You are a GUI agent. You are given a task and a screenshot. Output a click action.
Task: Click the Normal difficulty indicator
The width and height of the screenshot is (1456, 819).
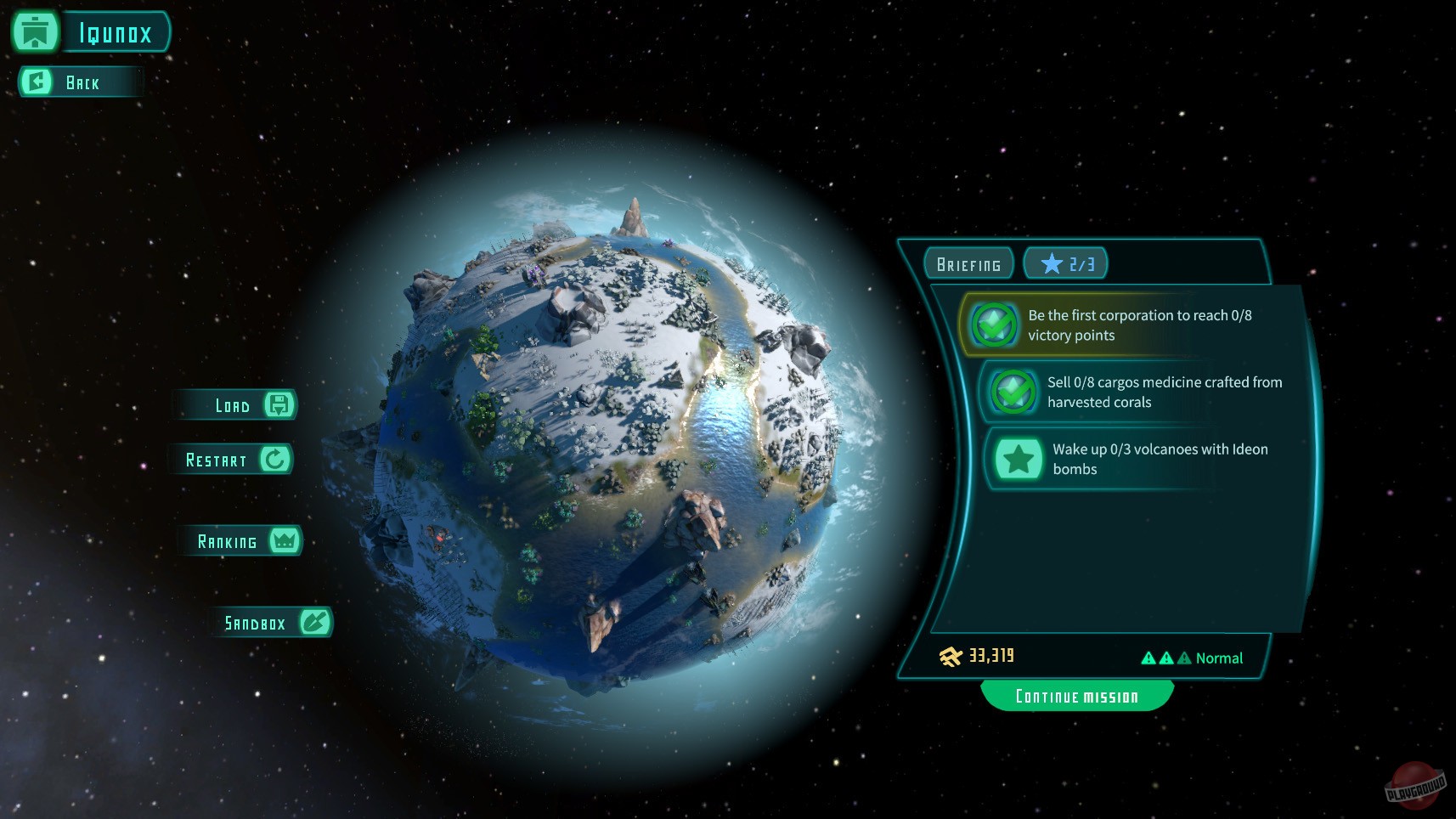pyautogui.click(x=1218, y=658)
